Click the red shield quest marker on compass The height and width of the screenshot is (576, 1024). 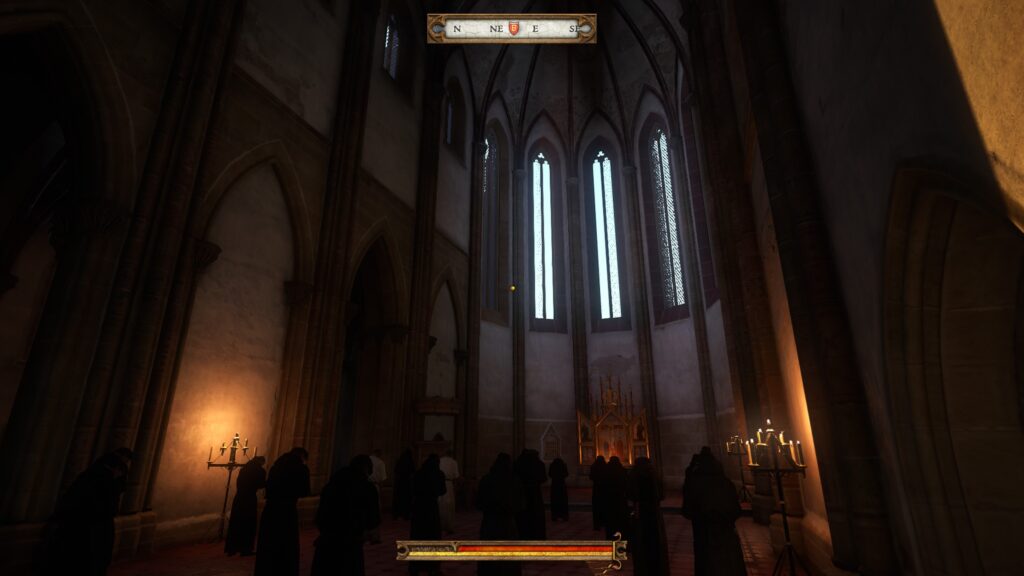[x=514, y=28]
